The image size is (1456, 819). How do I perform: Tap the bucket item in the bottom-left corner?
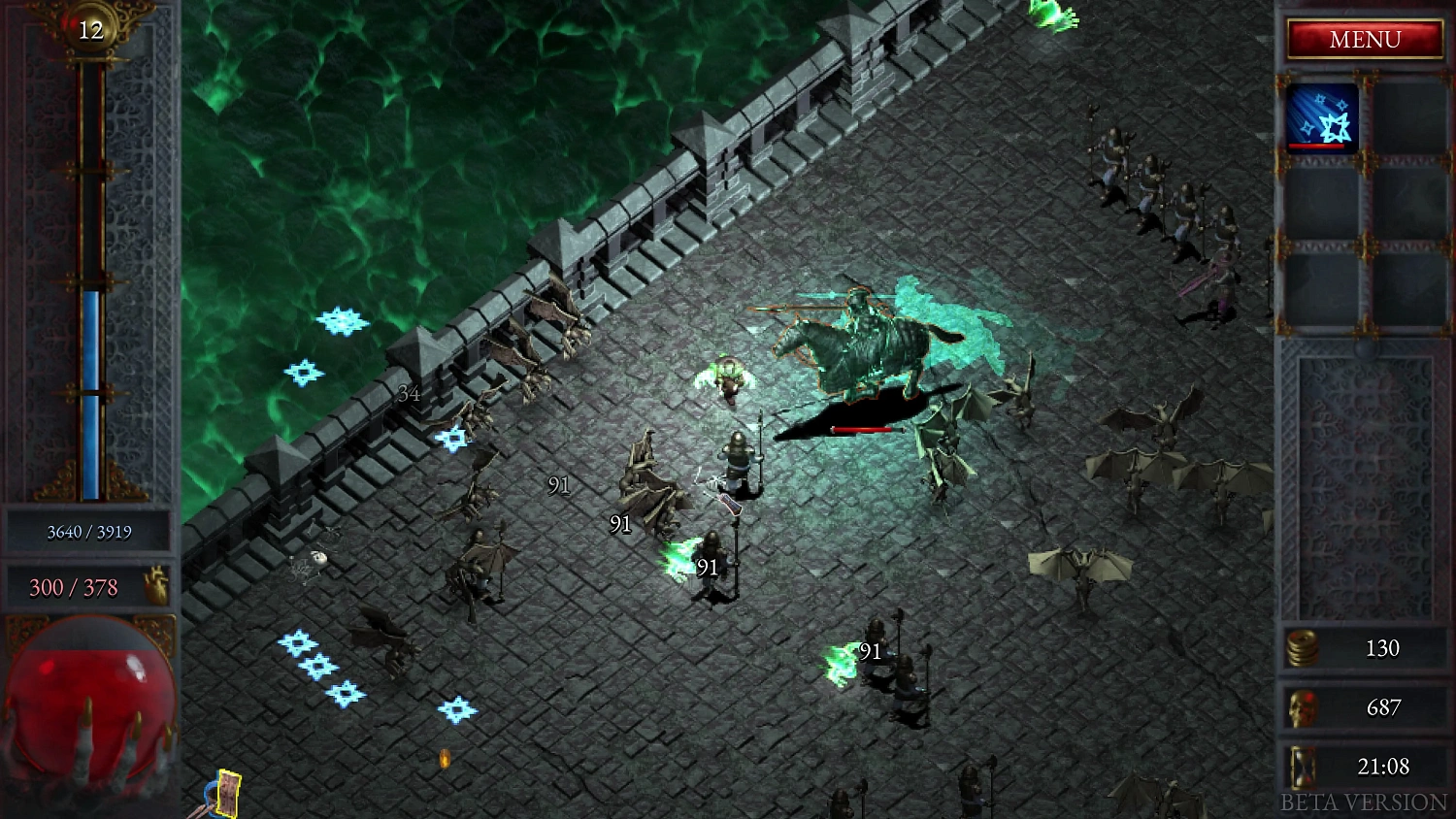[x=215, y=796]
